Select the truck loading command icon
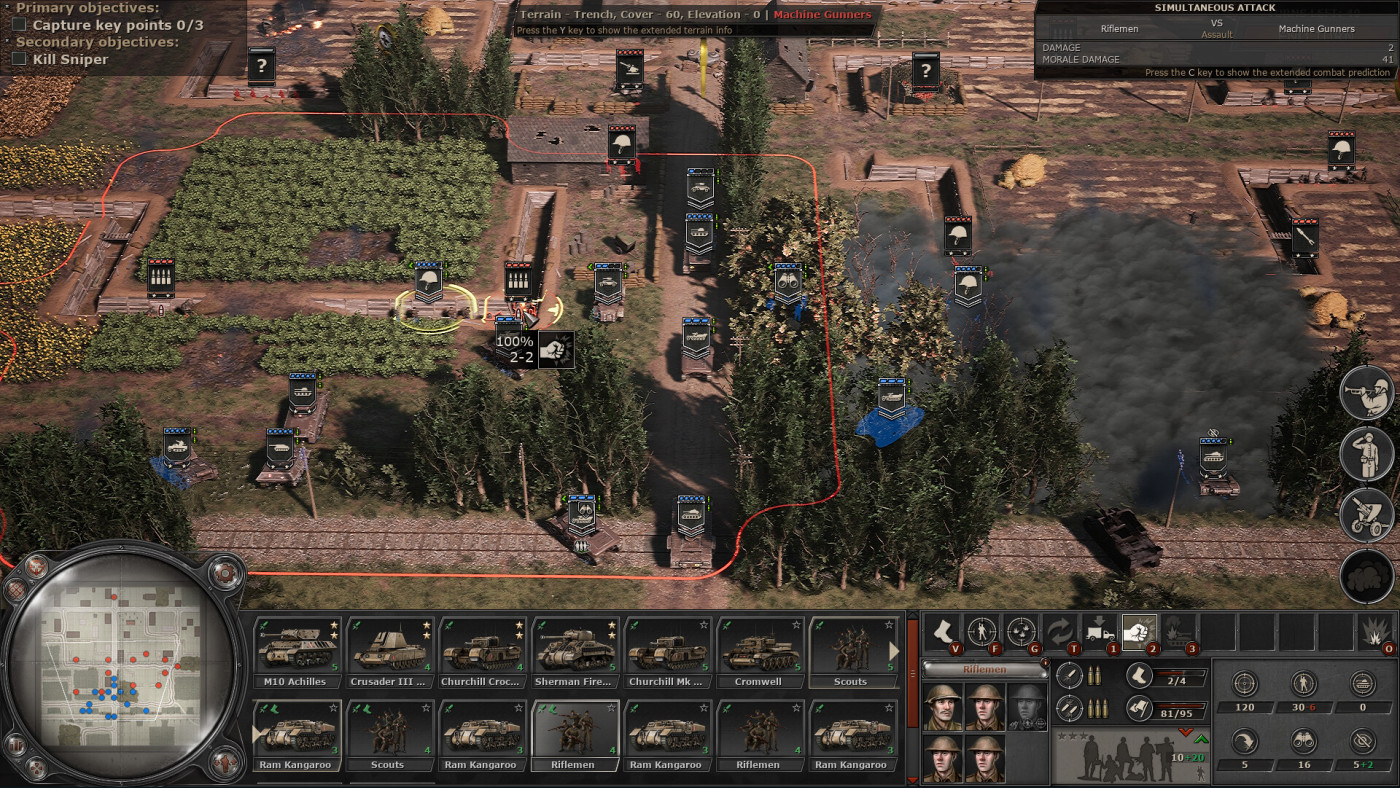The height and width of the screenshot is (788, 1400). [1099, 633]
